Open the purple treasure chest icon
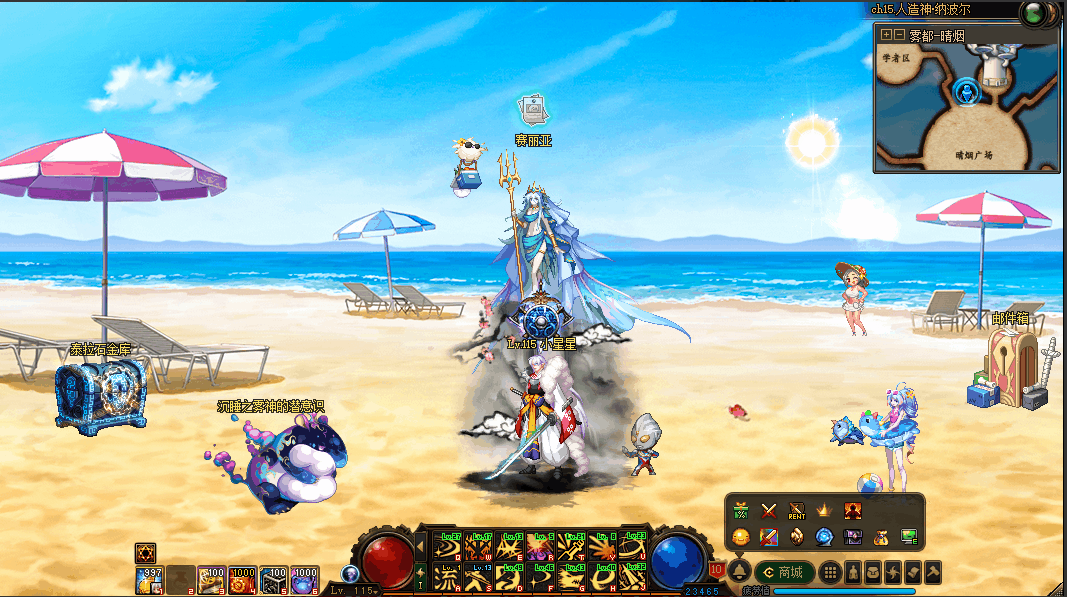 (853, 537)
